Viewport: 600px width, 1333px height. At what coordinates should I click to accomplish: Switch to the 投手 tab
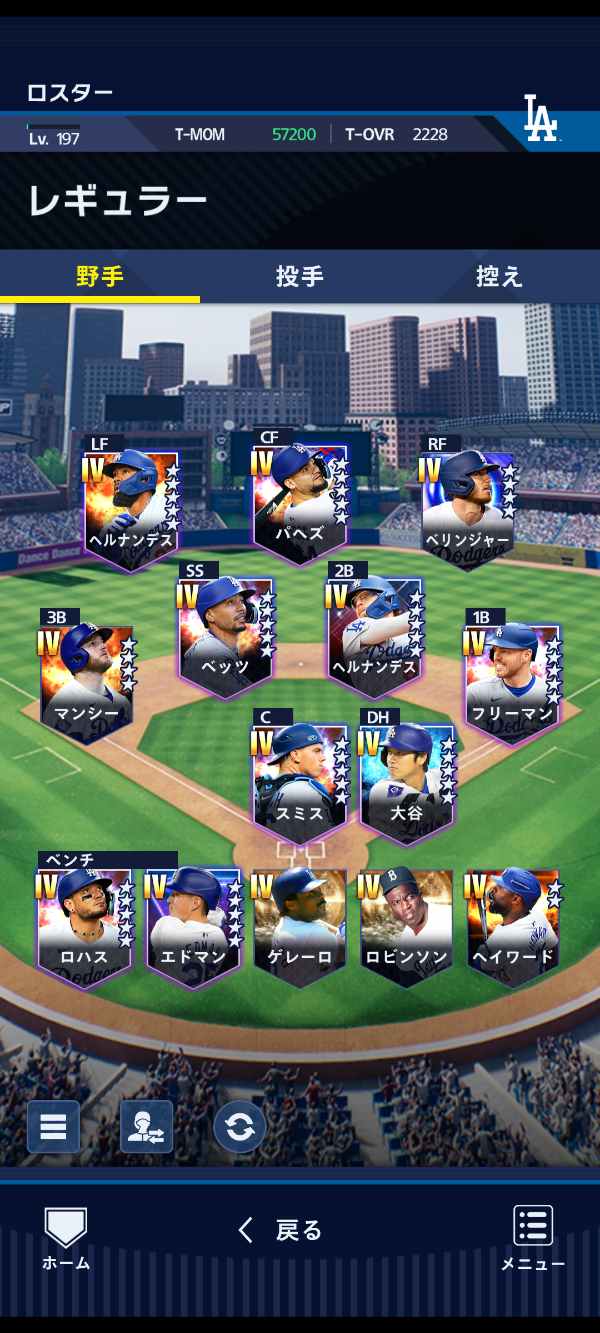coord(299,277)
